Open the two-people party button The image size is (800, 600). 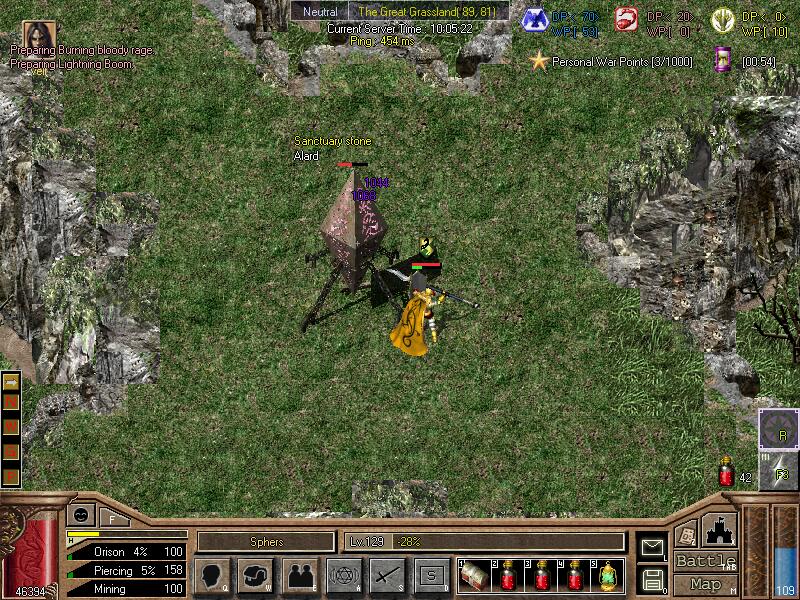[299, 575]
